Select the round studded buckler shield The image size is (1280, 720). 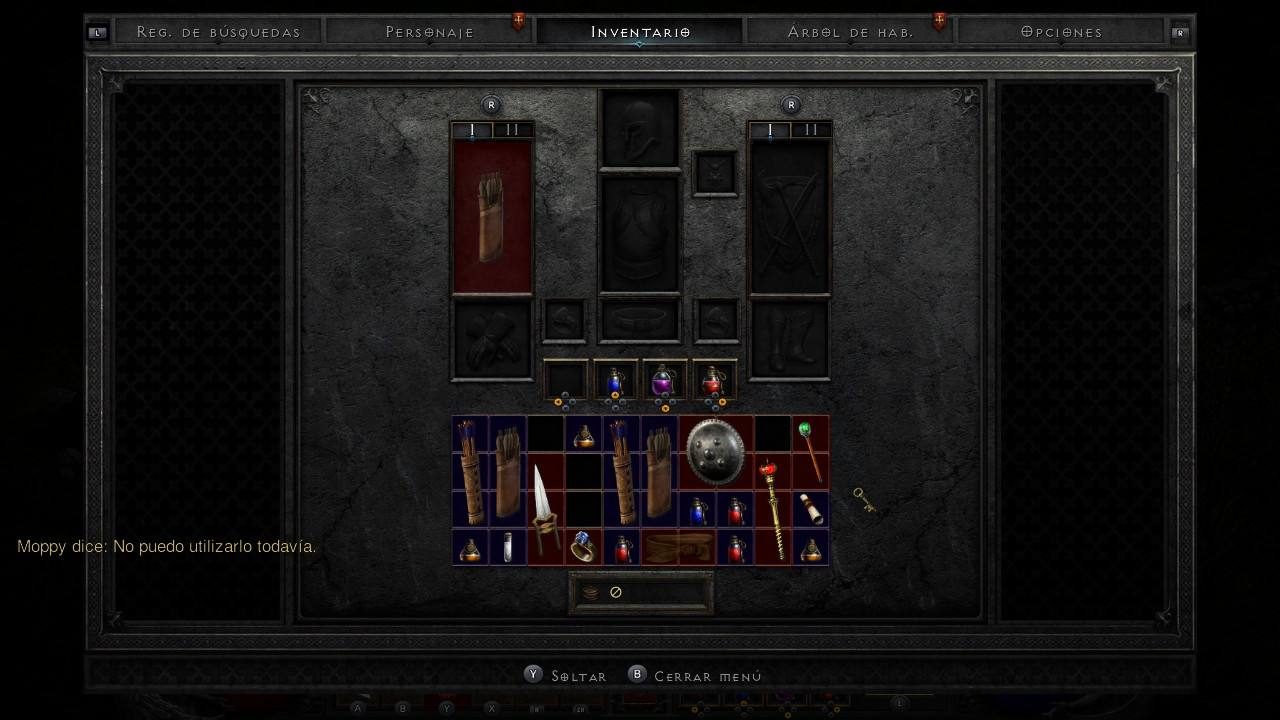click(x=715, y=452)
